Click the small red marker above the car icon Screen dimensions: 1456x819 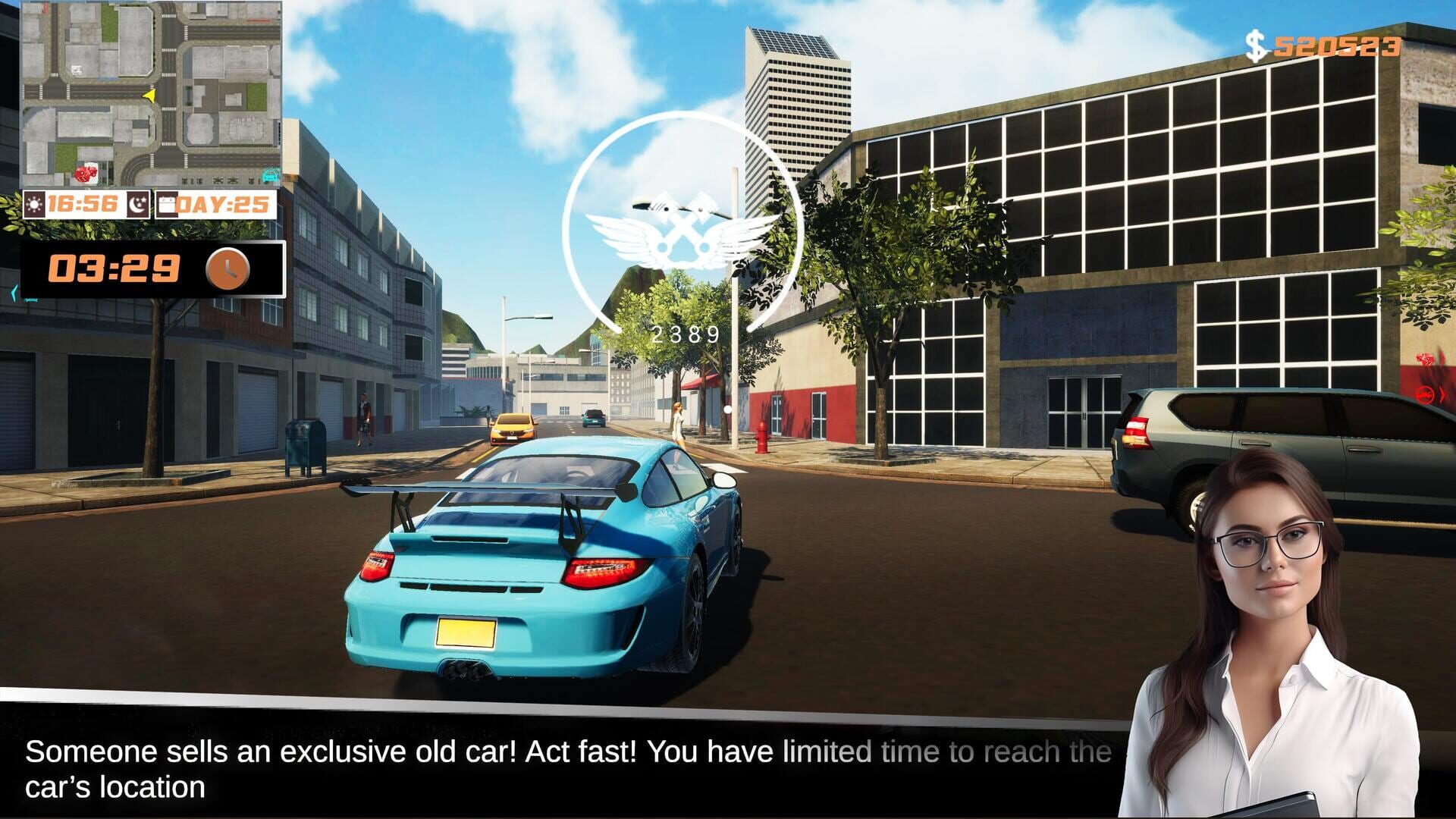(1424, 359)
